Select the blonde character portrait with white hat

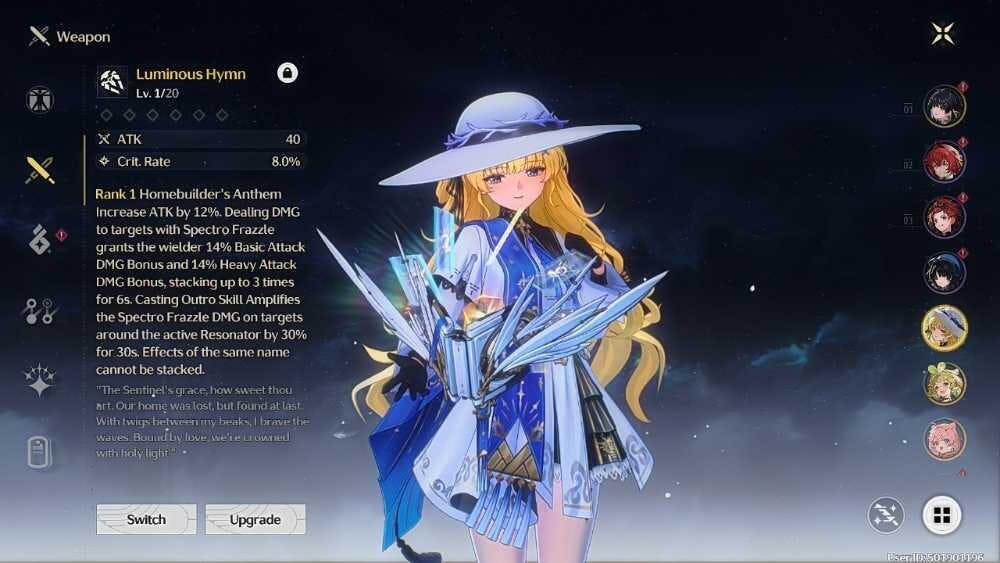point(944,329)
